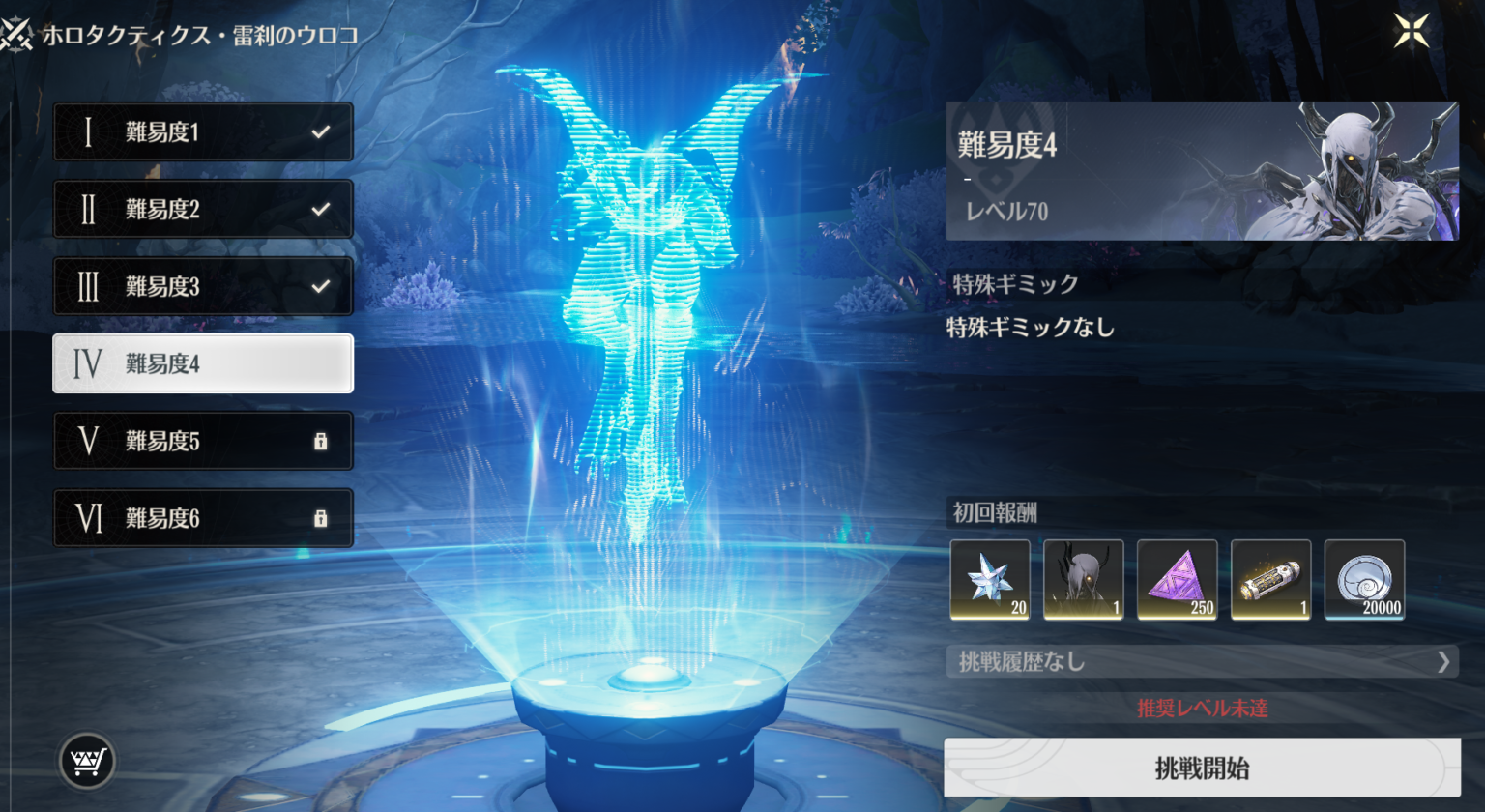Select the boss head reward item

pos(1082,581)
